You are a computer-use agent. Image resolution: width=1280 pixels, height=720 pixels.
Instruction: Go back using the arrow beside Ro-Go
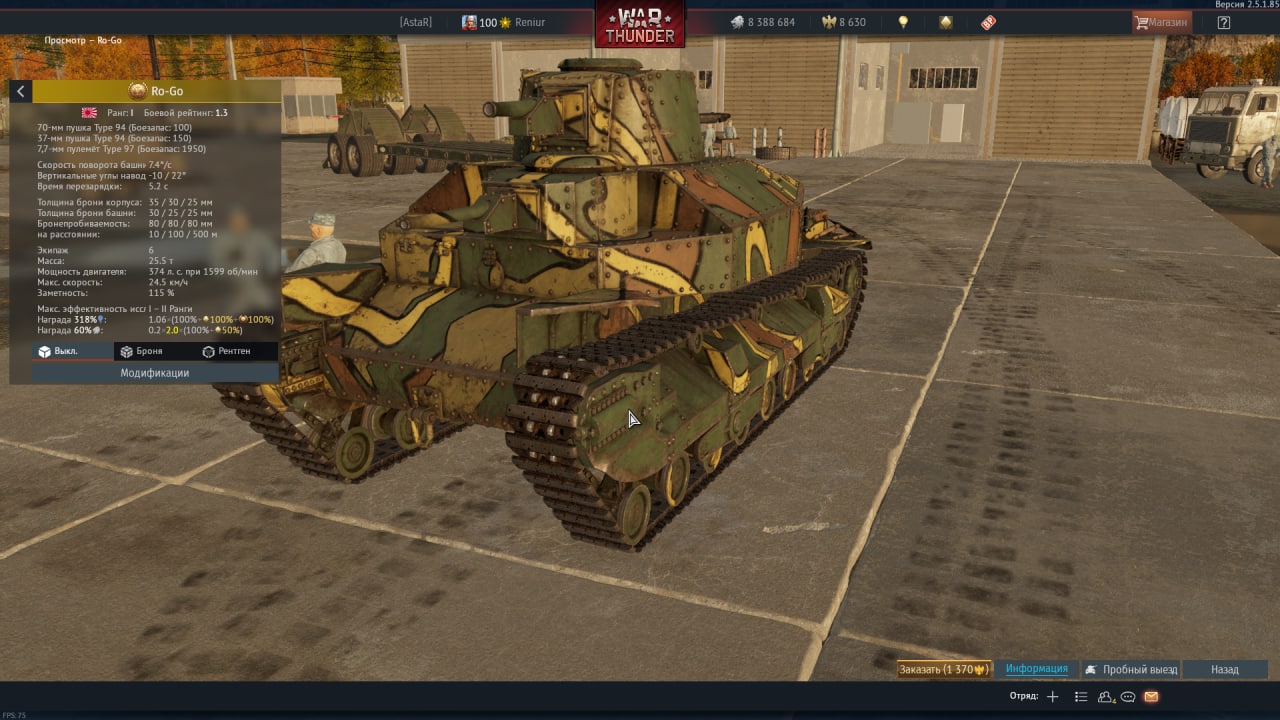tap(20, 92)
